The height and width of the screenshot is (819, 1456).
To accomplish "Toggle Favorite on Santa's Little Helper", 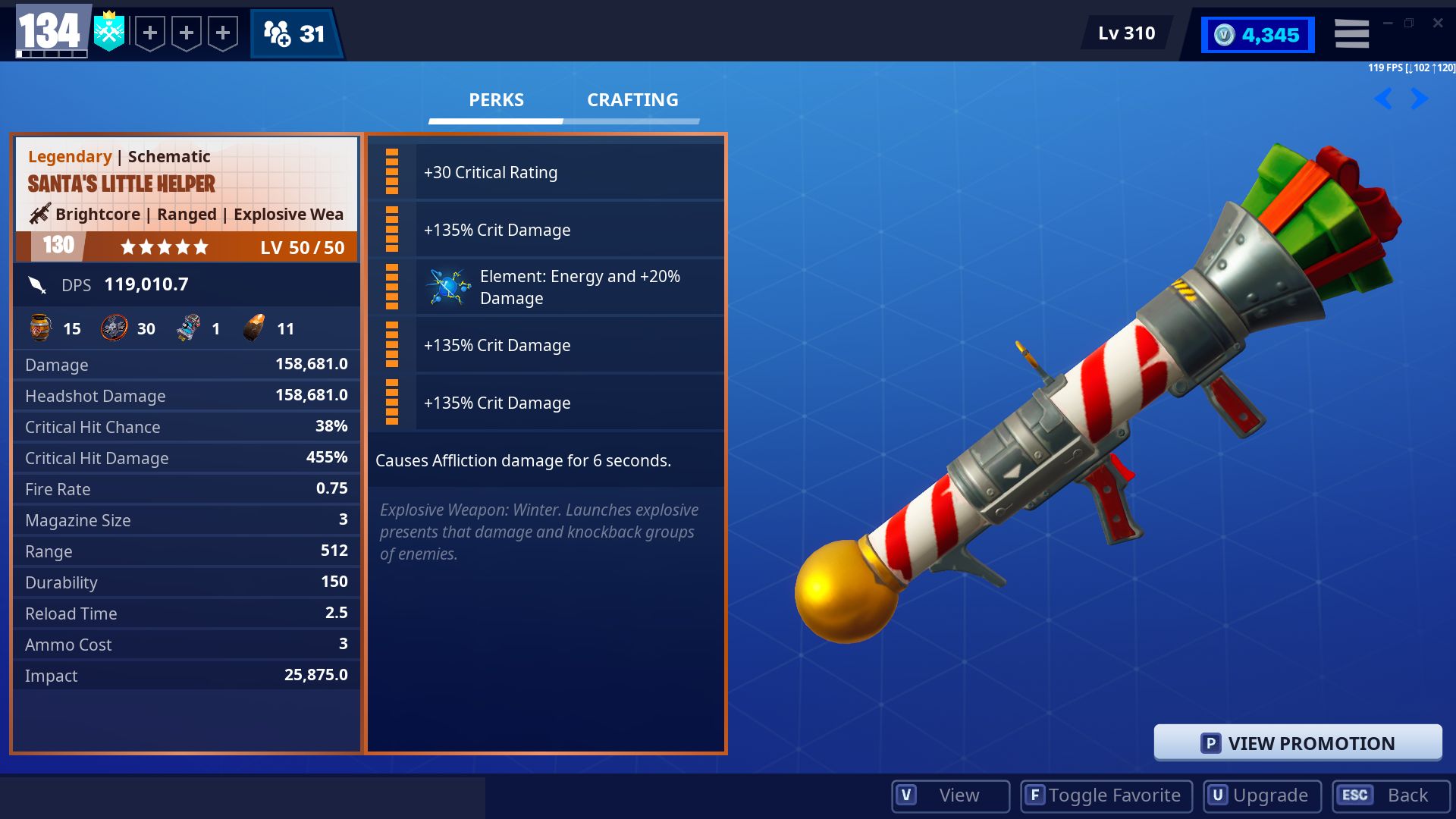I will pyautogui.click(x=1105, y=795).
